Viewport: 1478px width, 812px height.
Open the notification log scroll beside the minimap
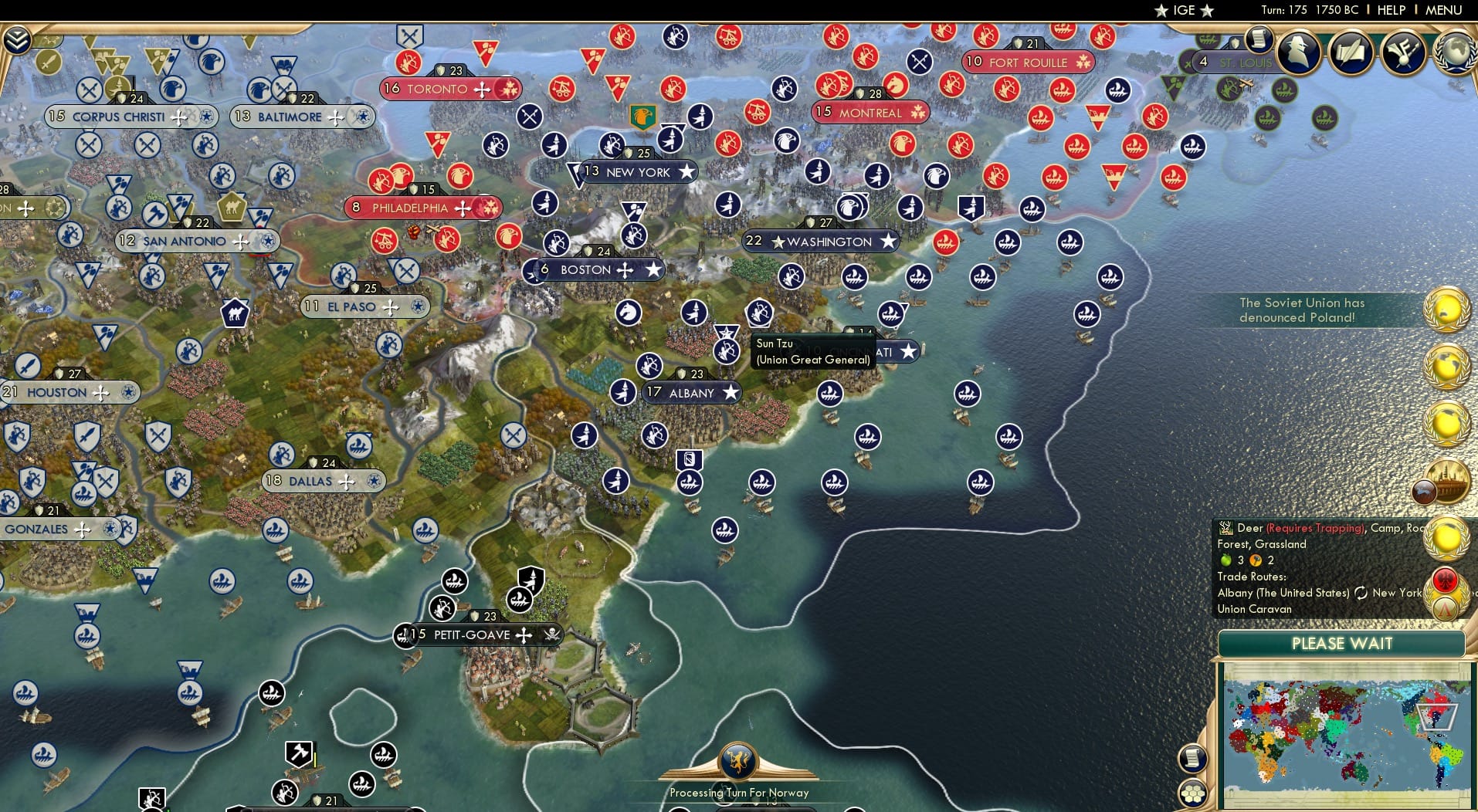pos(1193,759)
